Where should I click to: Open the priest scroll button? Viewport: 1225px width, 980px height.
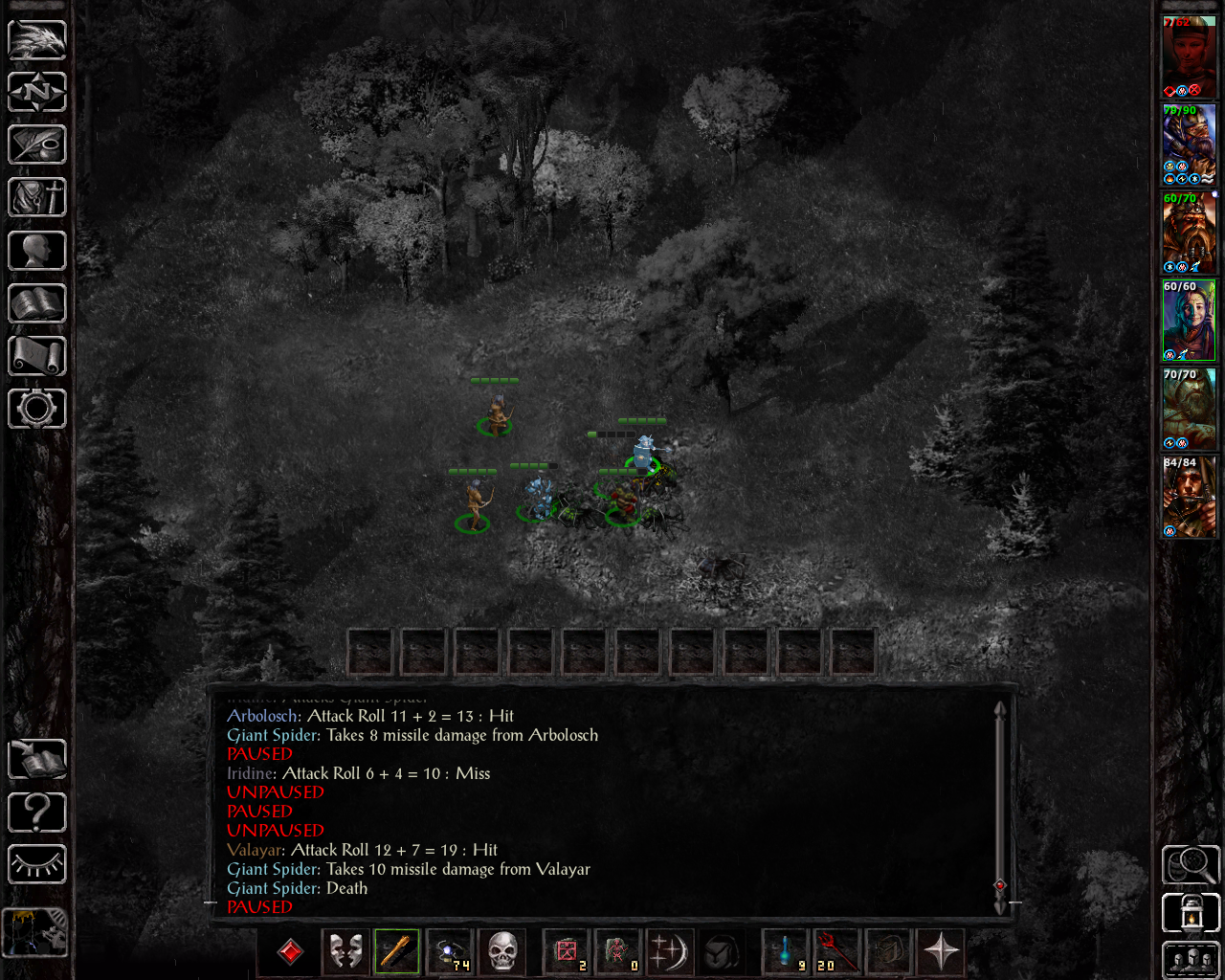pos(37,356)
